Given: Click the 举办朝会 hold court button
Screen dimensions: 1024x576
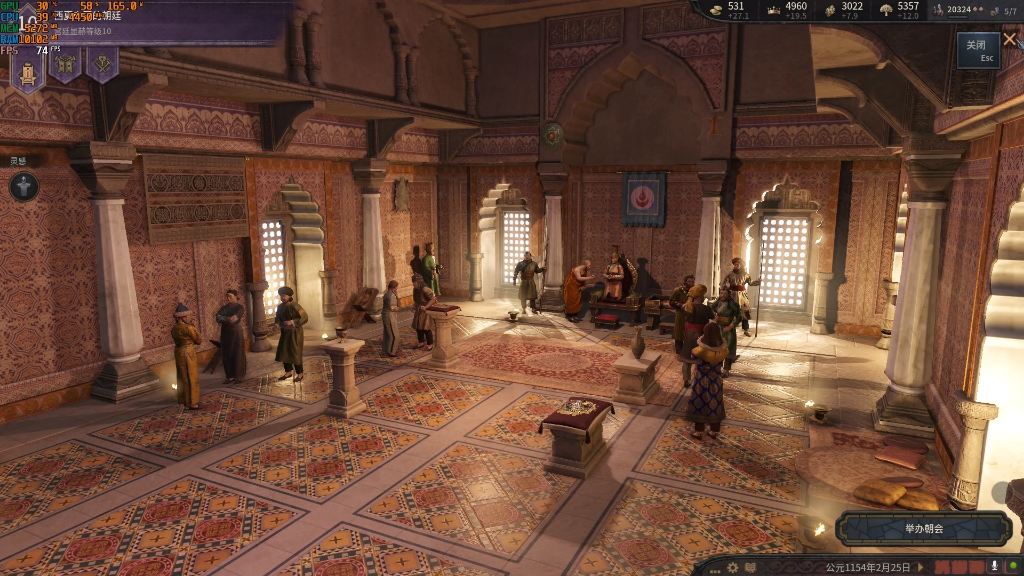Looking at the screenshot, I should click(923, 528).
